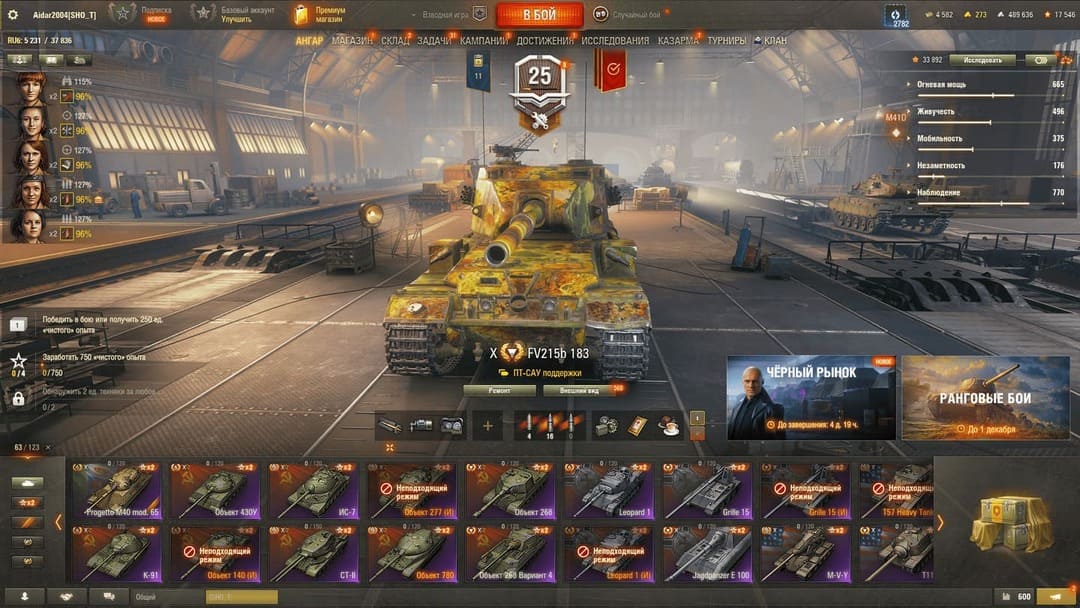Start a battle with the В БОЙ button
This screenshot has width=1080, height=608.
(539, 14)
